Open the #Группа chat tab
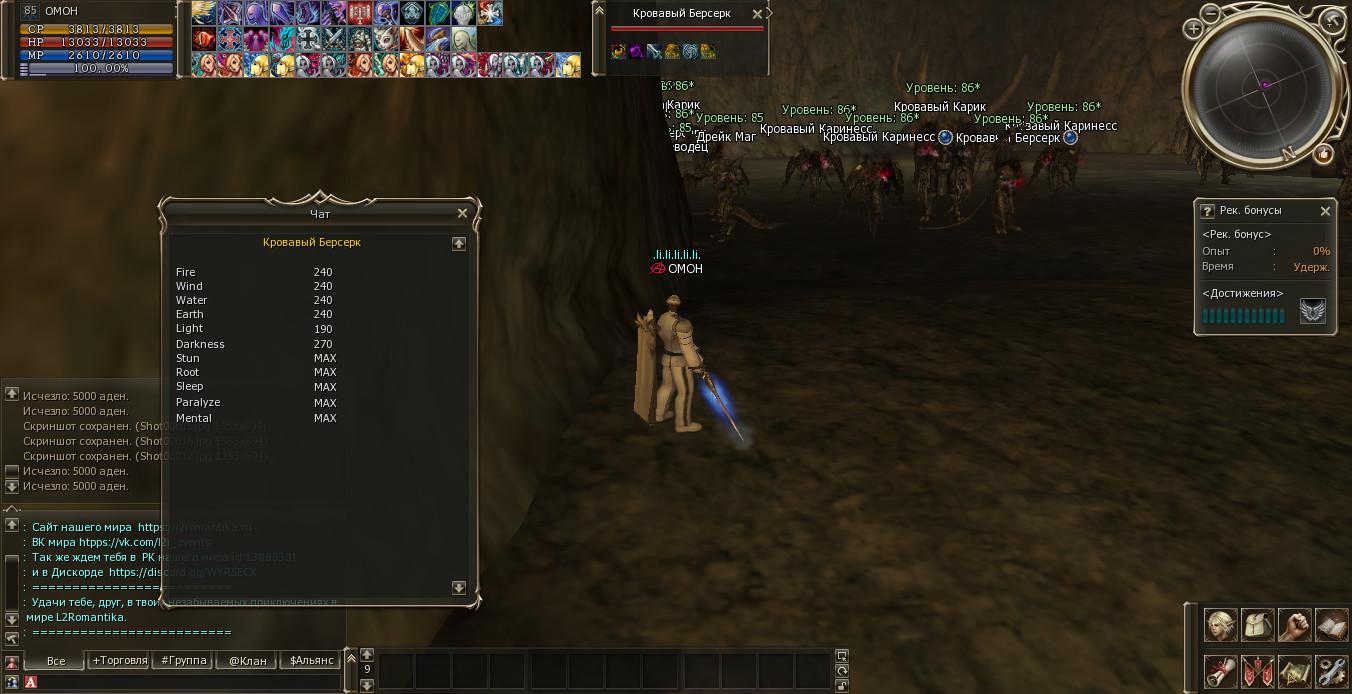The width and height of the screenshot is (1352, 694). tap(184, 661)
